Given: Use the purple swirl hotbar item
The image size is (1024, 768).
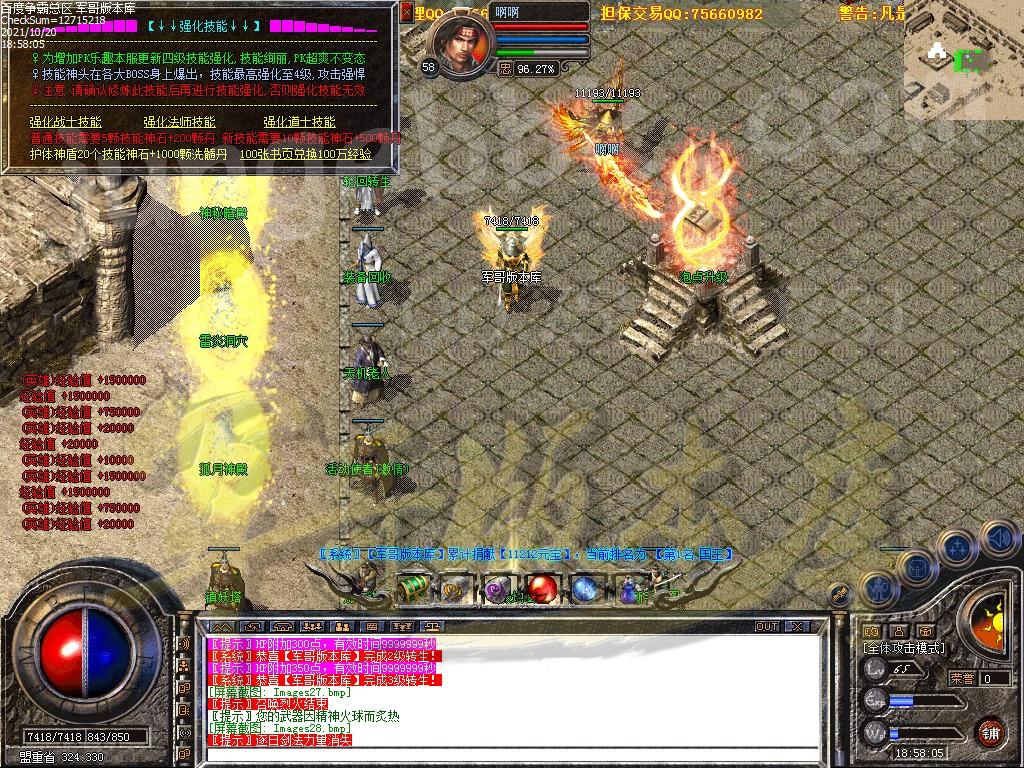Looking at the screenshot, I should [x=497, y=590].
